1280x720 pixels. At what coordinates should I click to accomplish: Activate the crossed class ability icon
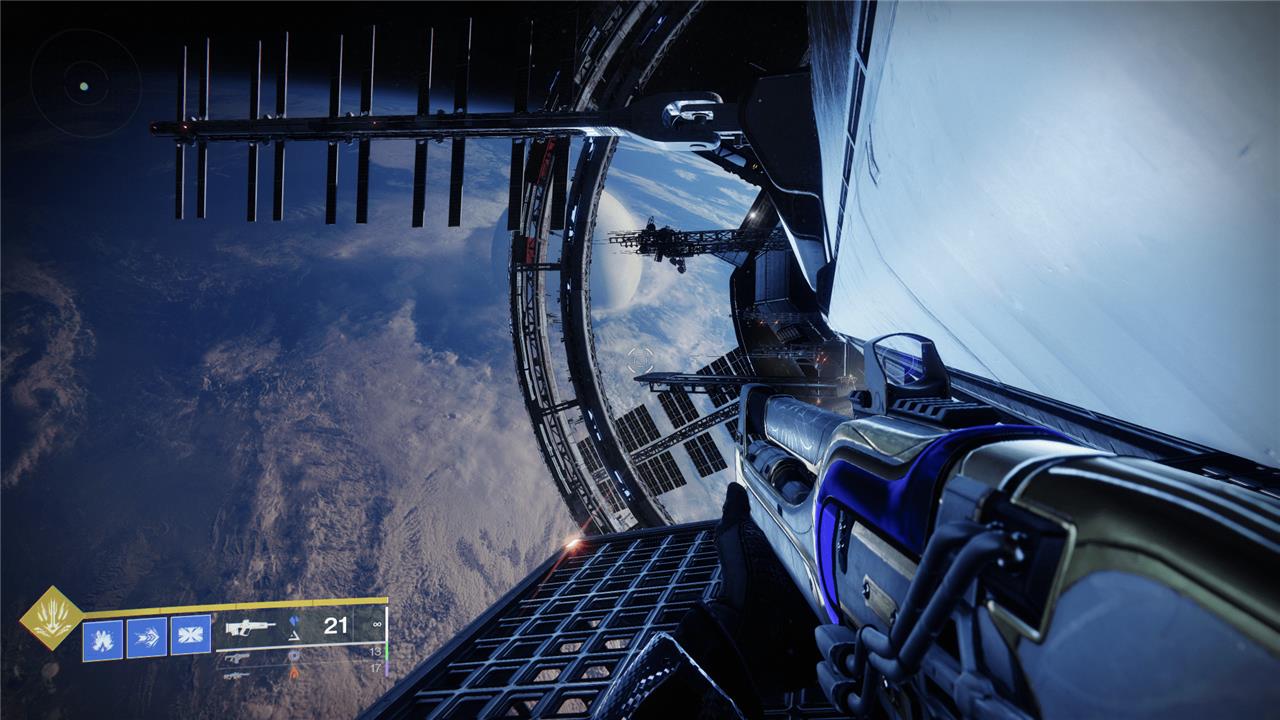click(x=190, y=636)
